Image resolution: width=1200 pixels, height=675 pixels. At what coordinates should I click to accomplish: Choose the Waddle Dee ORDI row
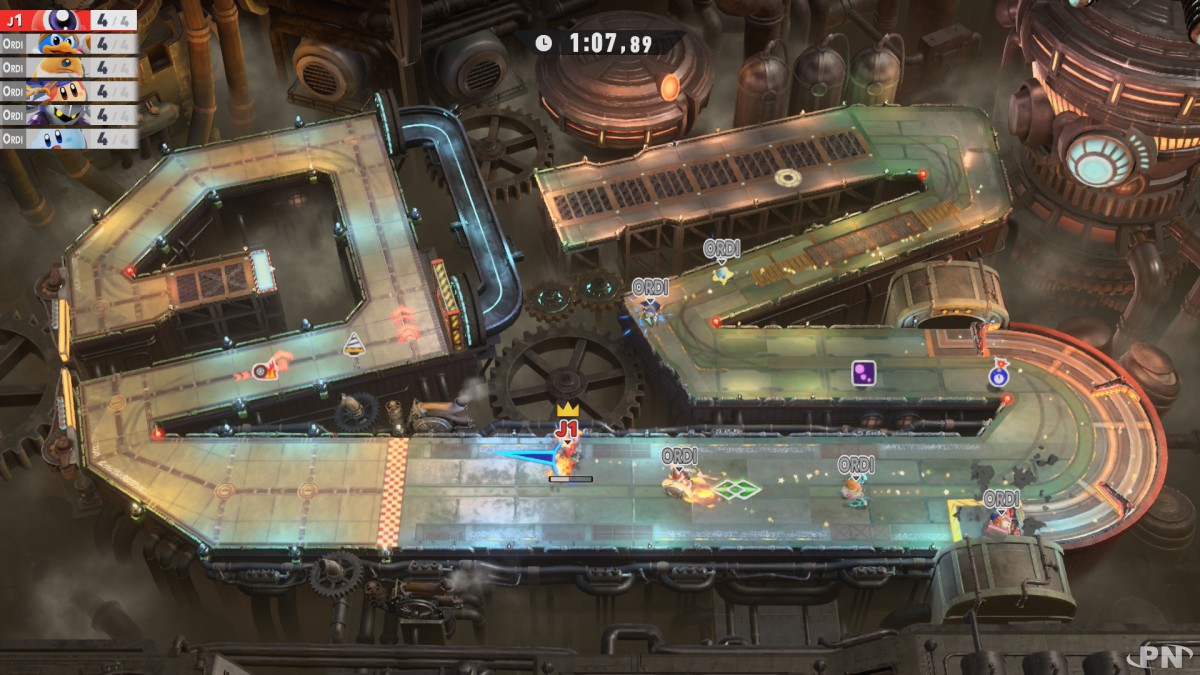coord(68,67)
